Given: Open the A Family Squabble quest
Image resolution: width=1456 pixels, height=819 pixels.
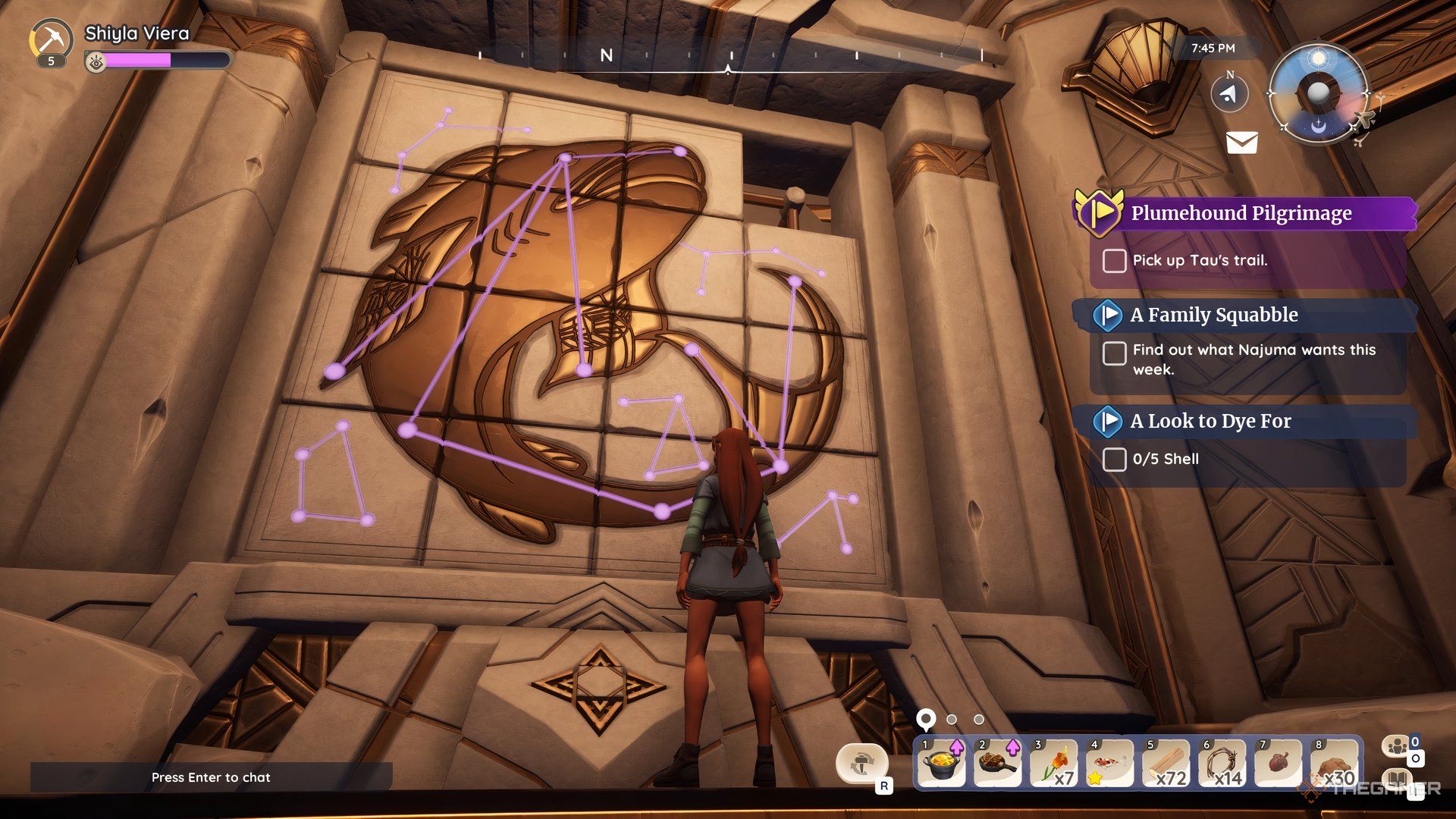Looking at the screenshot, I should [x=1213, y=315].
